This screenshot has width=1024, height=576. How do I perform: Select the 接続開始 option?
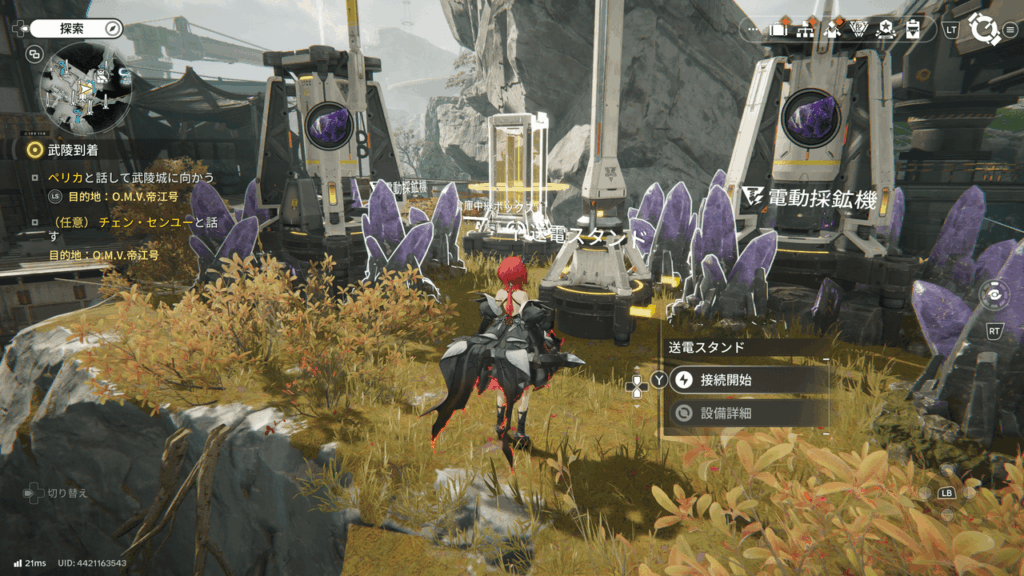pos(745,380)
